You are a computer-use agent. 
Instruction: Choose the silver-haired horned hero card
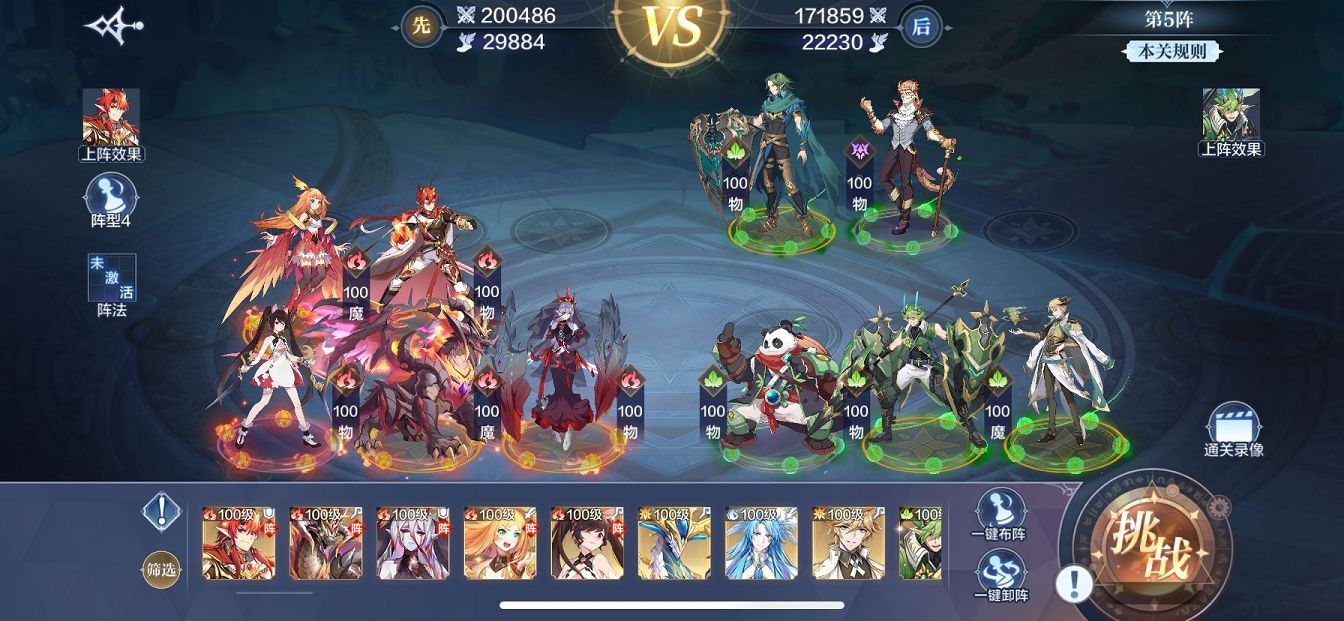coord(412,543)
